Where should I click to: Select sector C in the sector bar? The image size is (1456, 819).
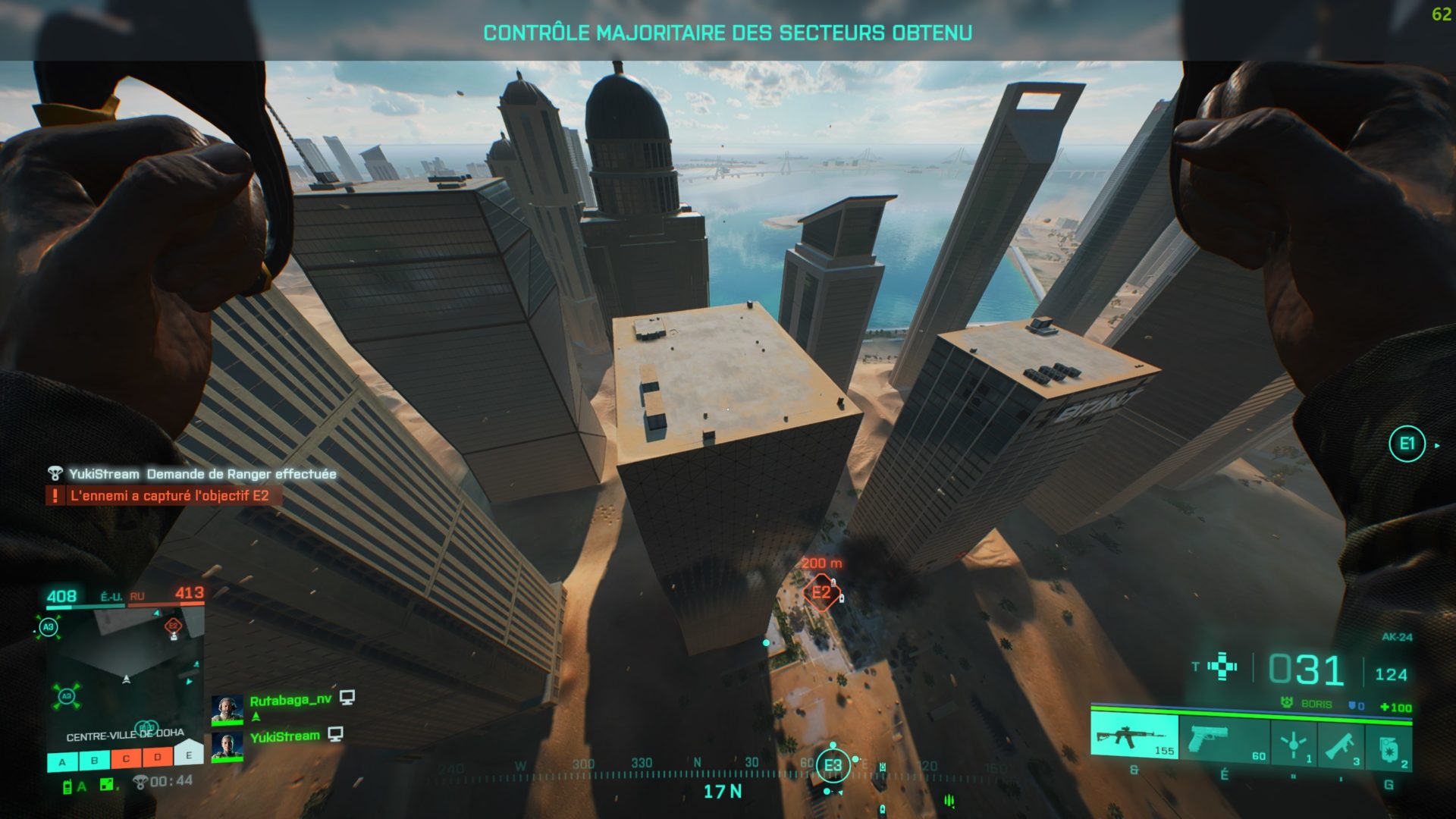point(126,758)
